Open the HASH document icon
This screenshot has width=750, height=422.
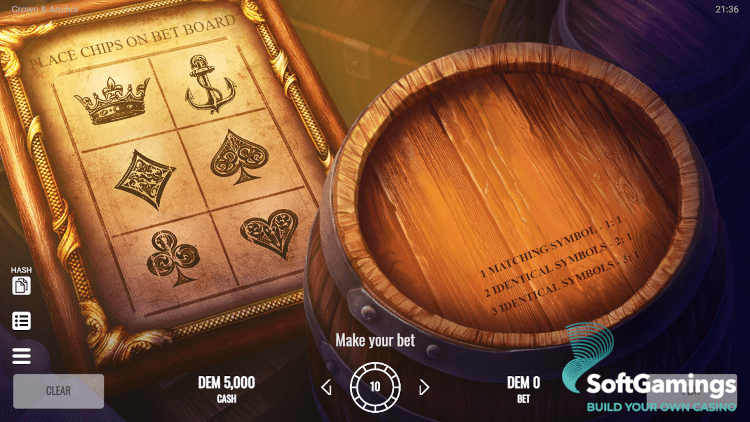21,285
